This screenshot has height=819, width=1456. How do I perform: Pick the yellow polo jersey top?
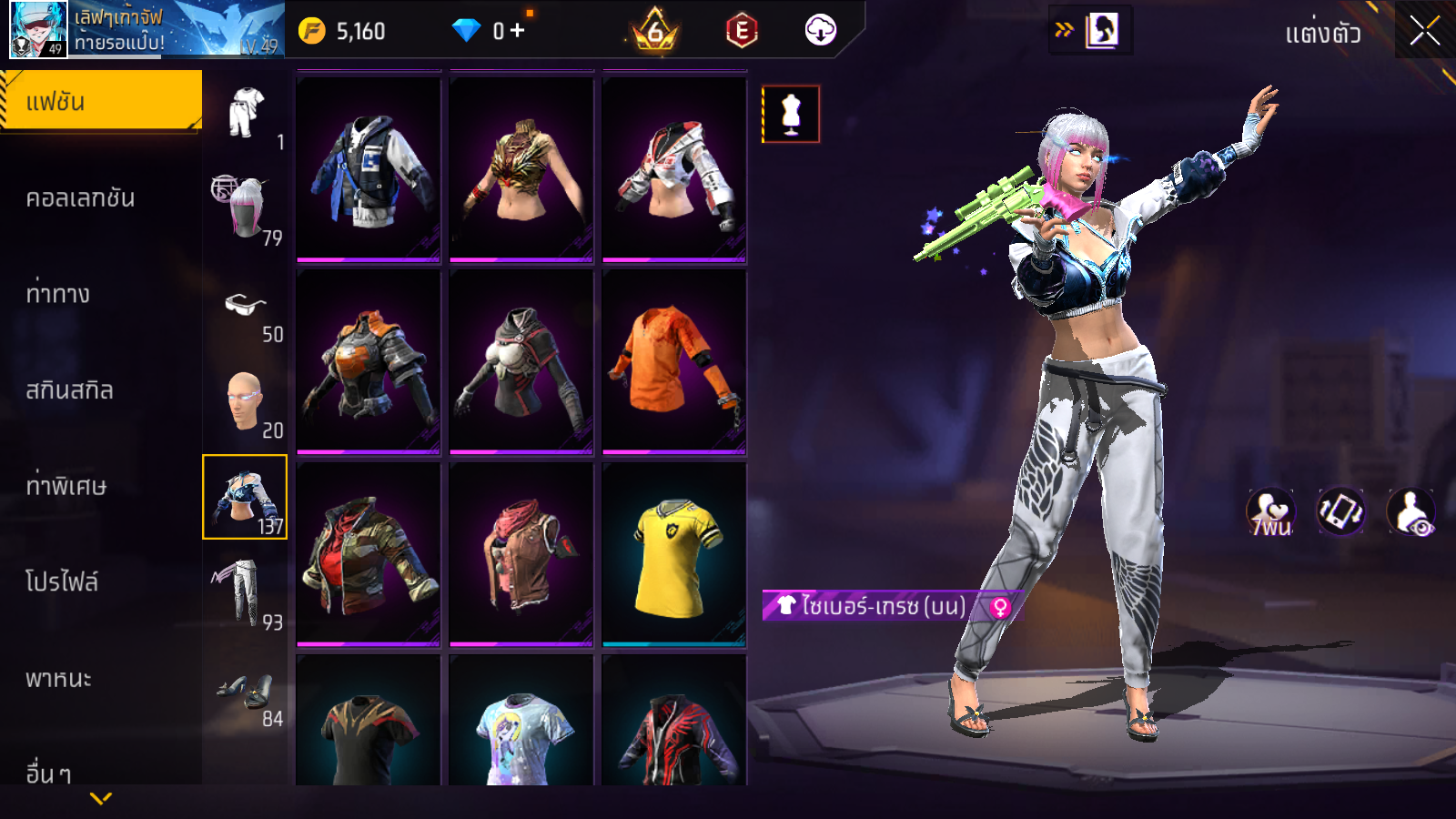pos(674,554)
